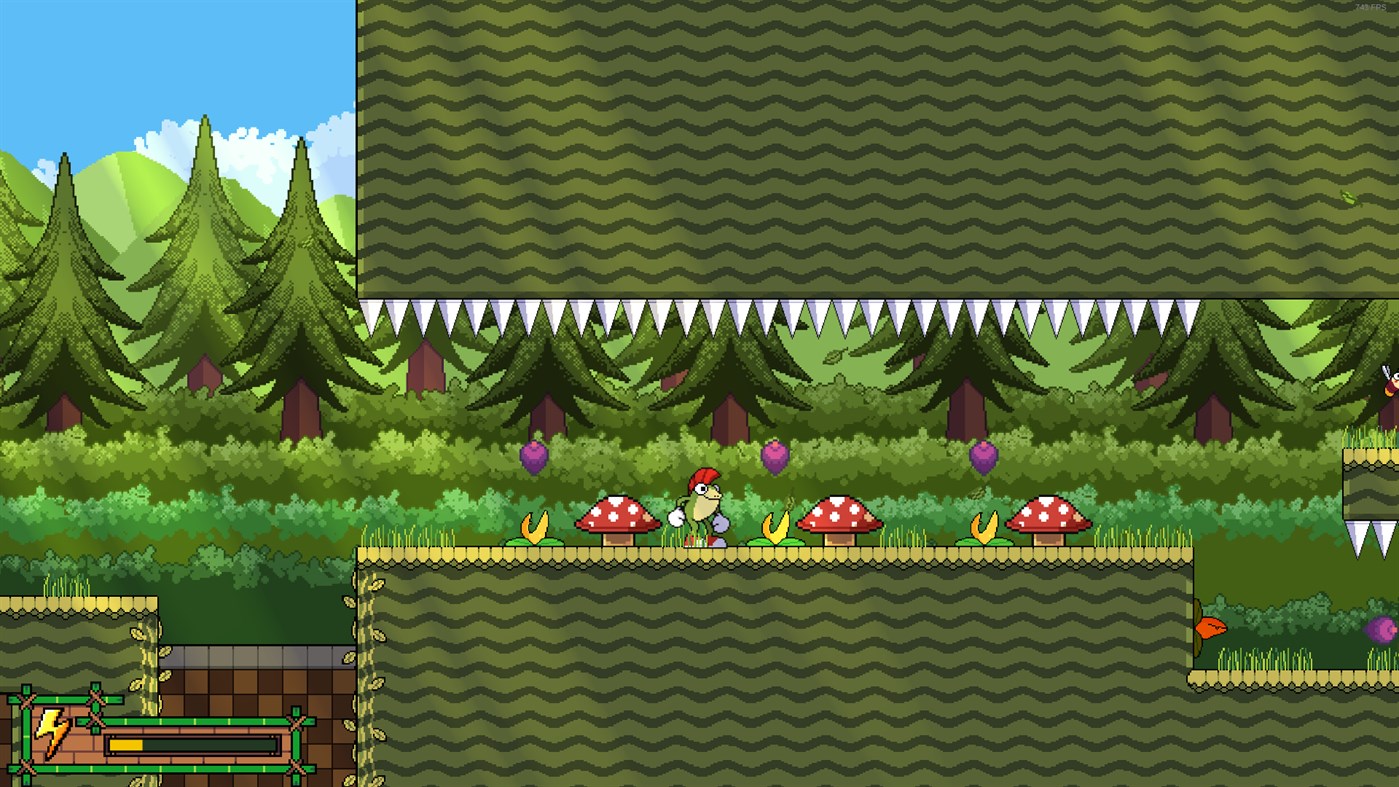Click the purple gem above the middle mushroom
Viewport: 1399px width, 787px height.
(776, 456)
